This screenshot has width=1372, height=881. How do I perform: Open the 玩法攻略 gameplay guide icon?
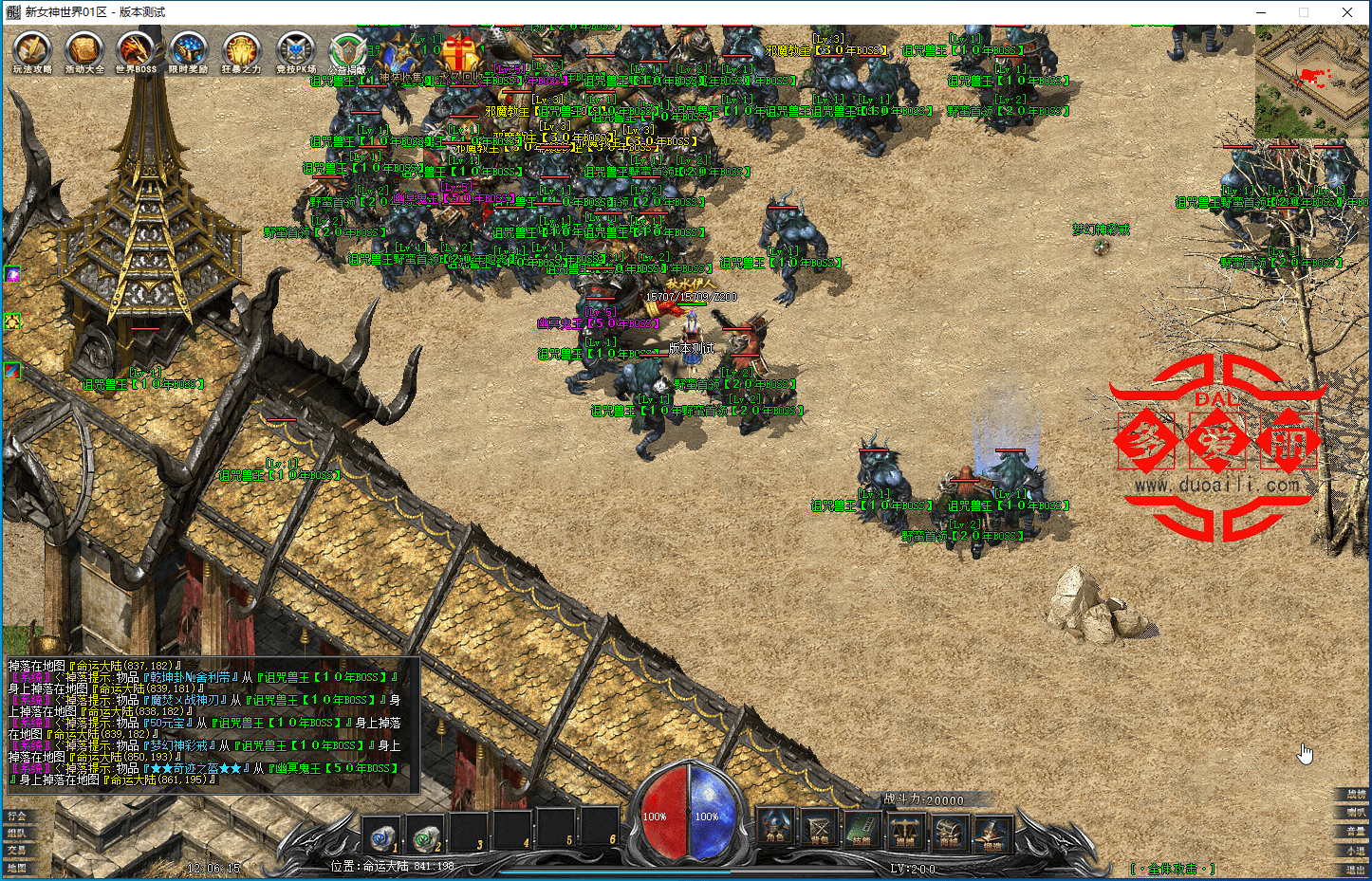[32, 51]
